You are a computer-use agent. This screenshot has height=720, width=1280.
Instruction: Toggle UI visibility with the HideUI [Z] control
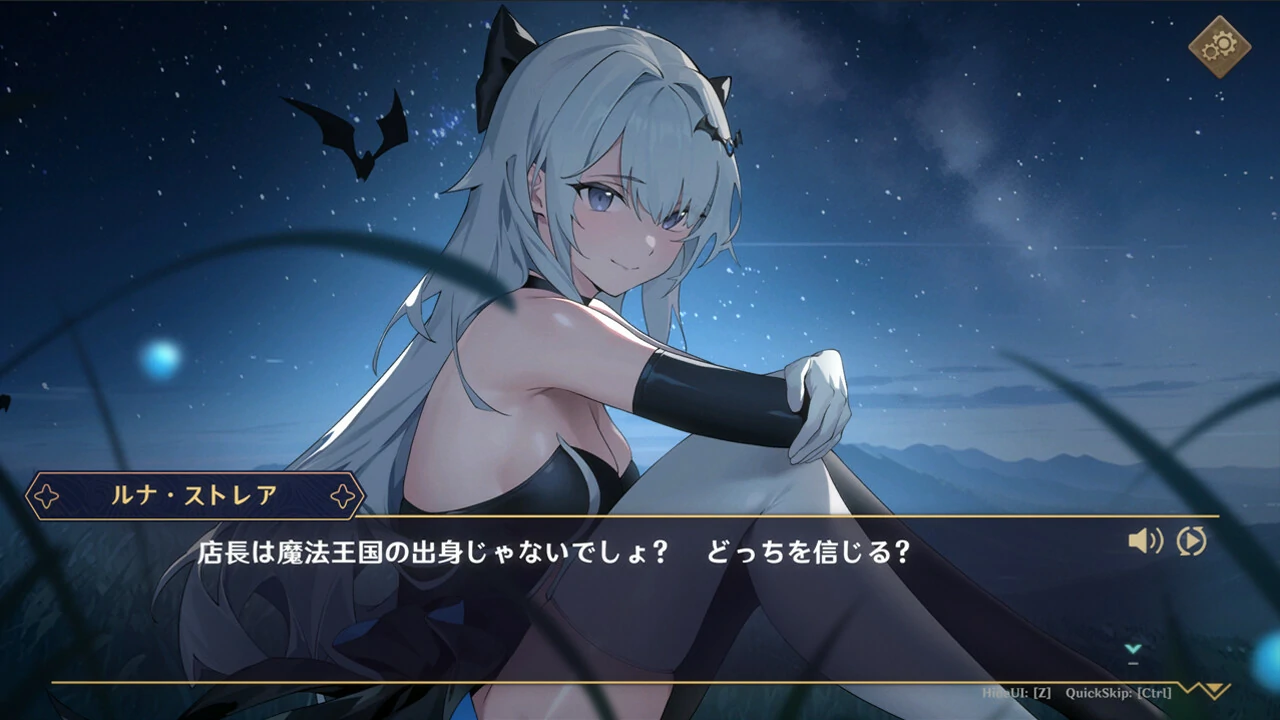pyautogui.click(x=1016, y=691)
